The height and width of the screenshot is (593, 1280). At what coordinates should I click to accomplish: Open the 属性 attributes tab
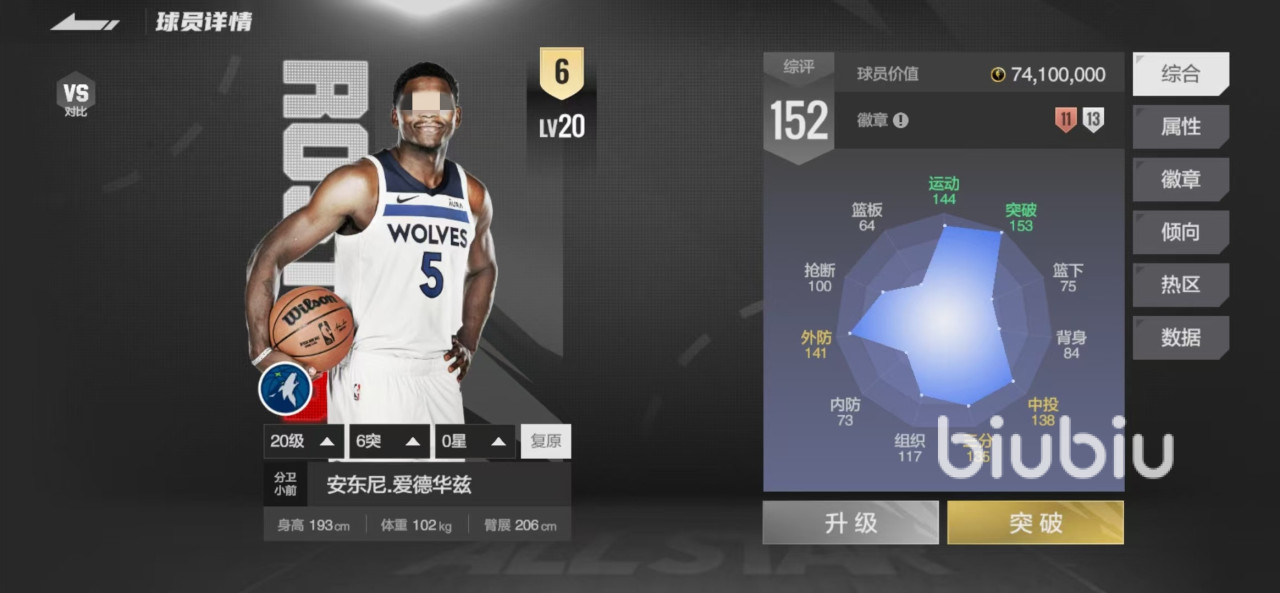1180,127
